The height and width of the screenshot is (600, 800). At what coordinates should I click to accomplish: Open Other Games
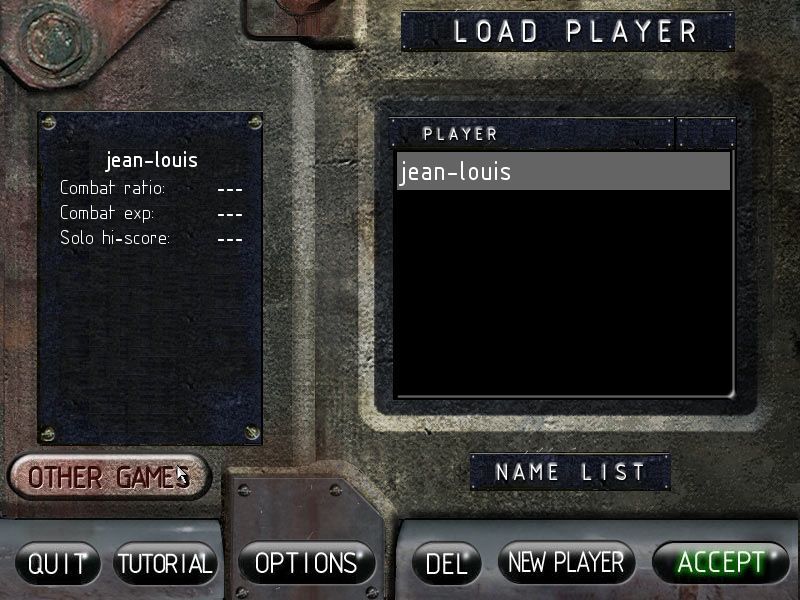click(109, 477)
